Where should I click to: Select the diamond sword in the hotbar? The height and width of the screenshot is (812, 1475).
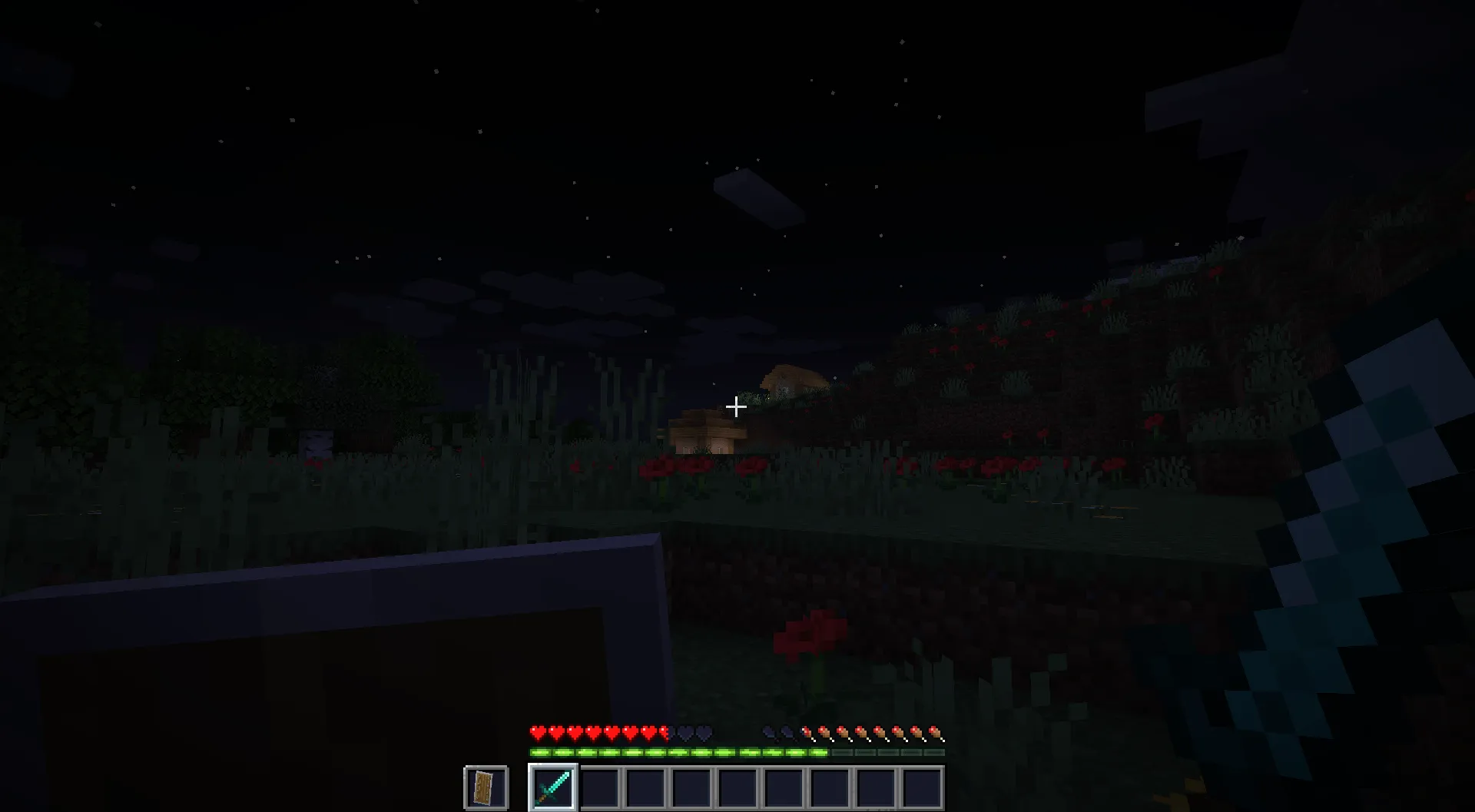pyautogui.click(x=555, y=785)
